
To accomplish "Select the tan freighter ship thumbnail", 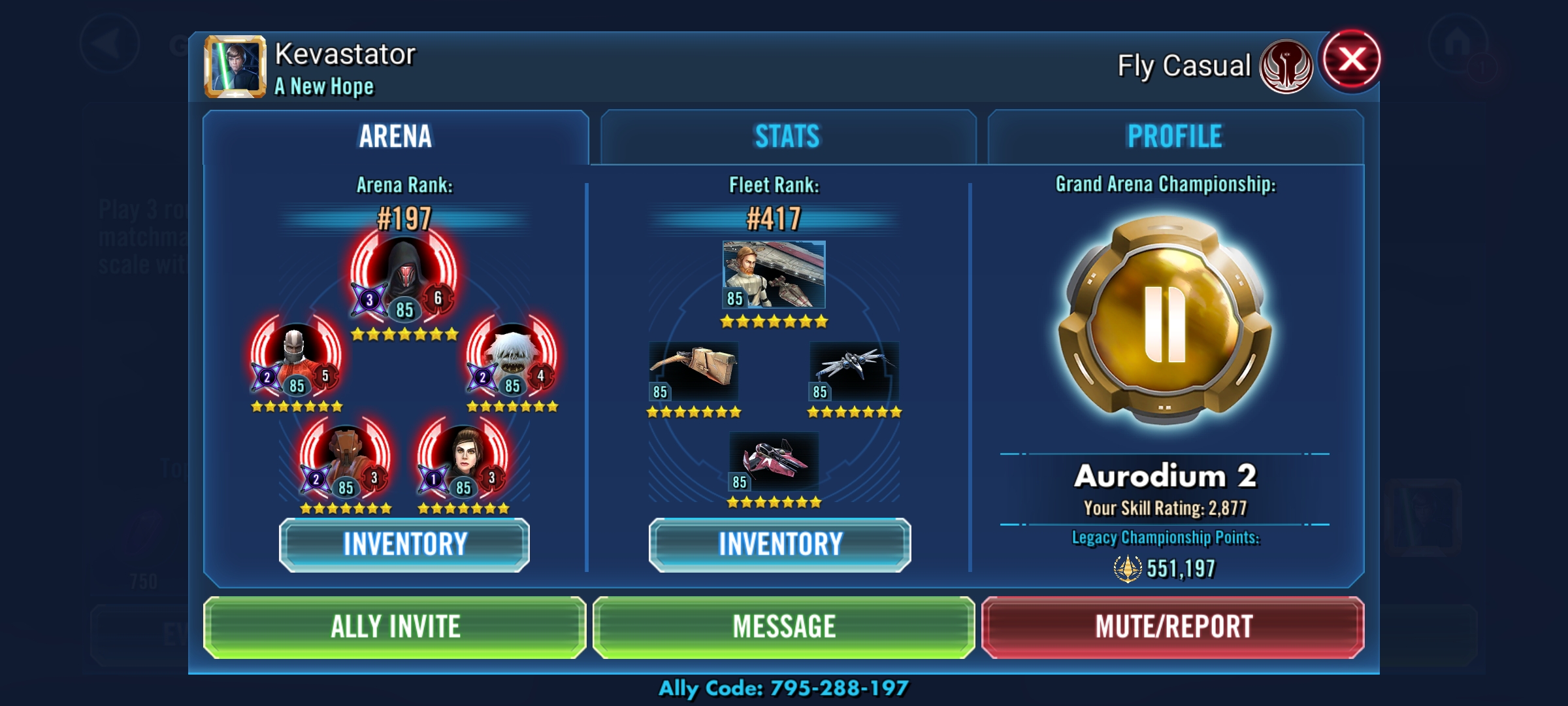I will tap(694, 371).
